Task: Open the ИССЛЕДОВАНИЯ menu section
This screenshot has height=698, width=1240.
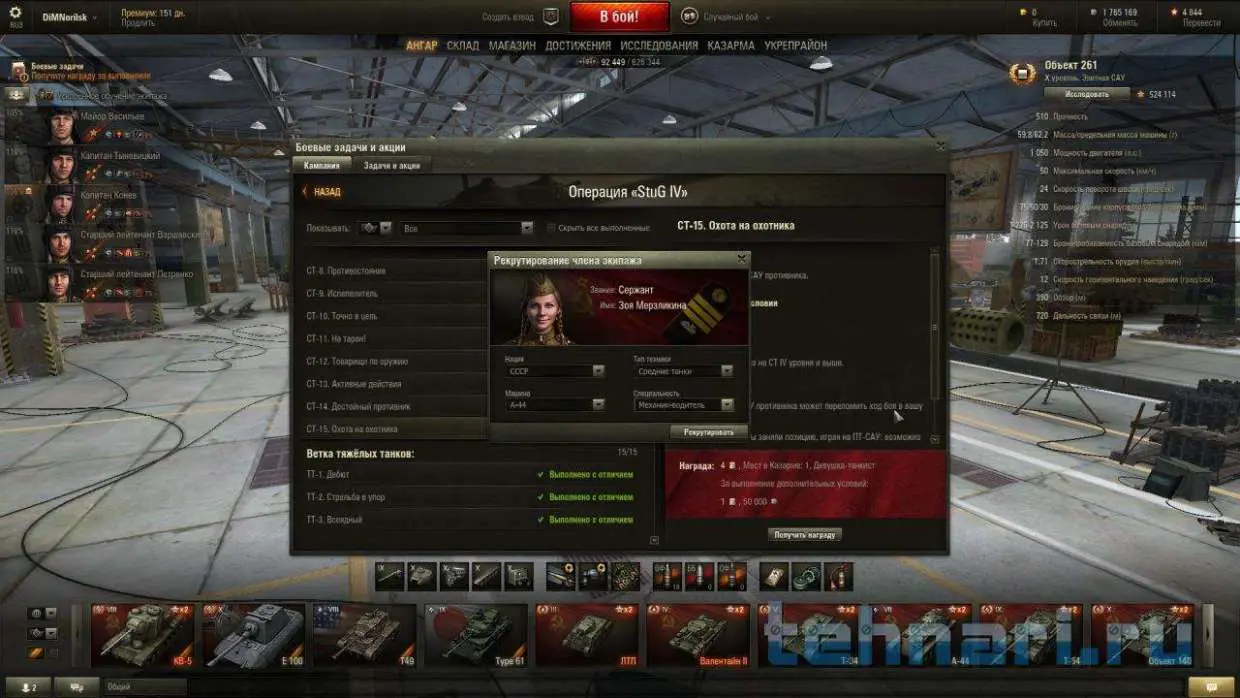Action: click(658, 45)
